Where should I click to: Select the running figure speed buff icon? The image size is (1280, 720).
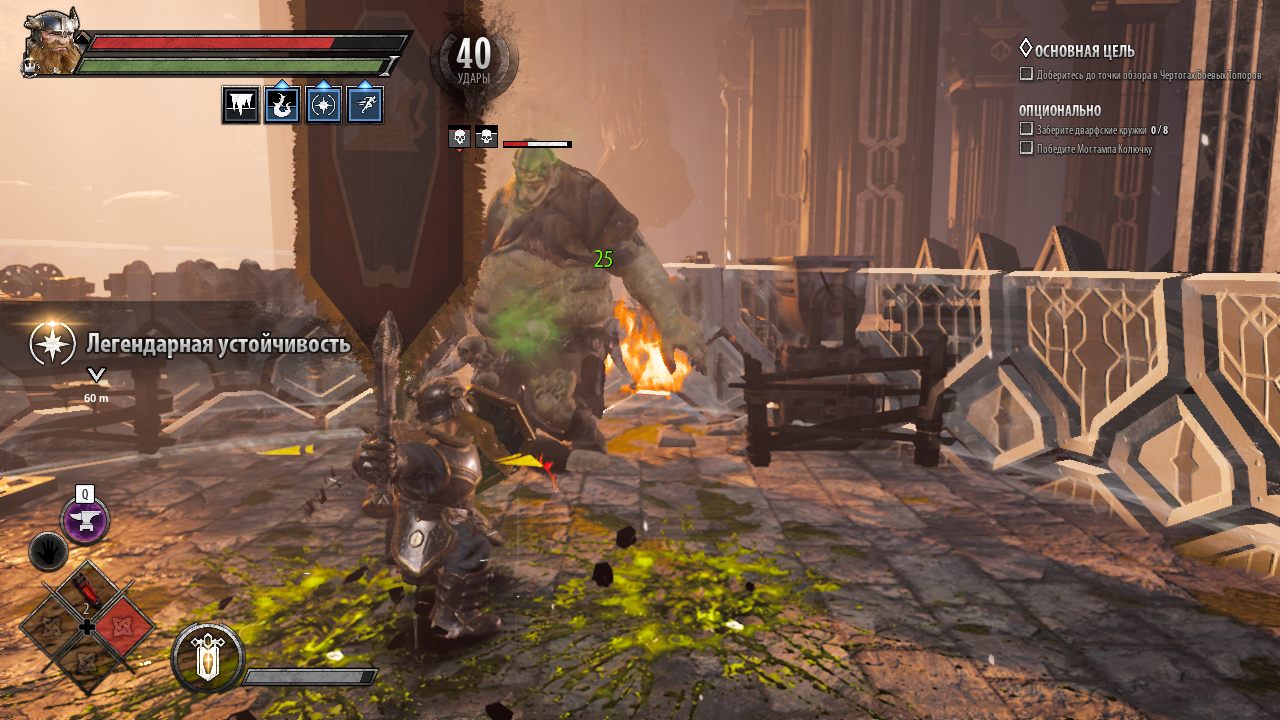365,105
